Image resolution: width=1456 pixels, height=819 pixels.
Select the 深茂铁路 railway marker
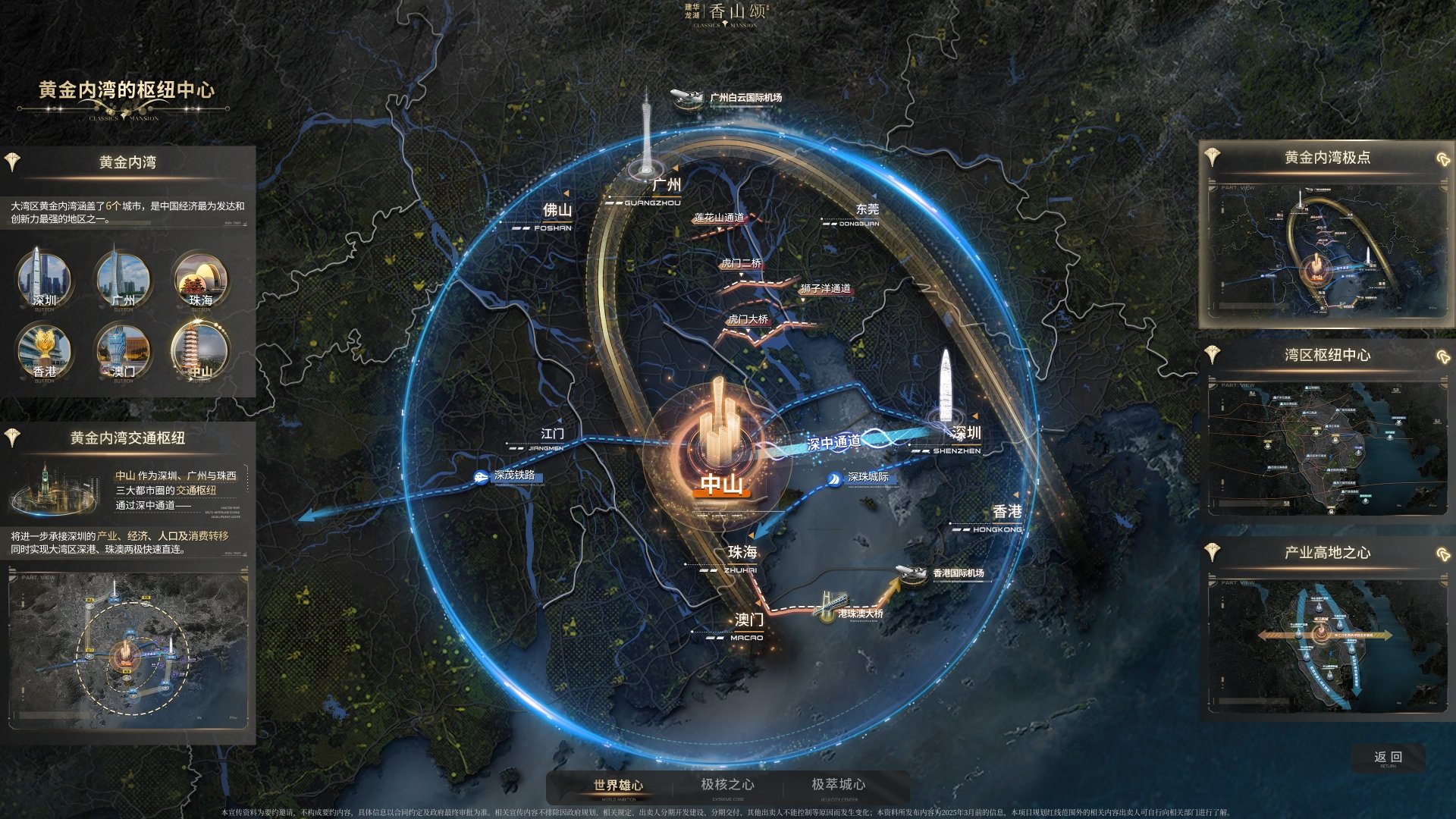(510, 476)
